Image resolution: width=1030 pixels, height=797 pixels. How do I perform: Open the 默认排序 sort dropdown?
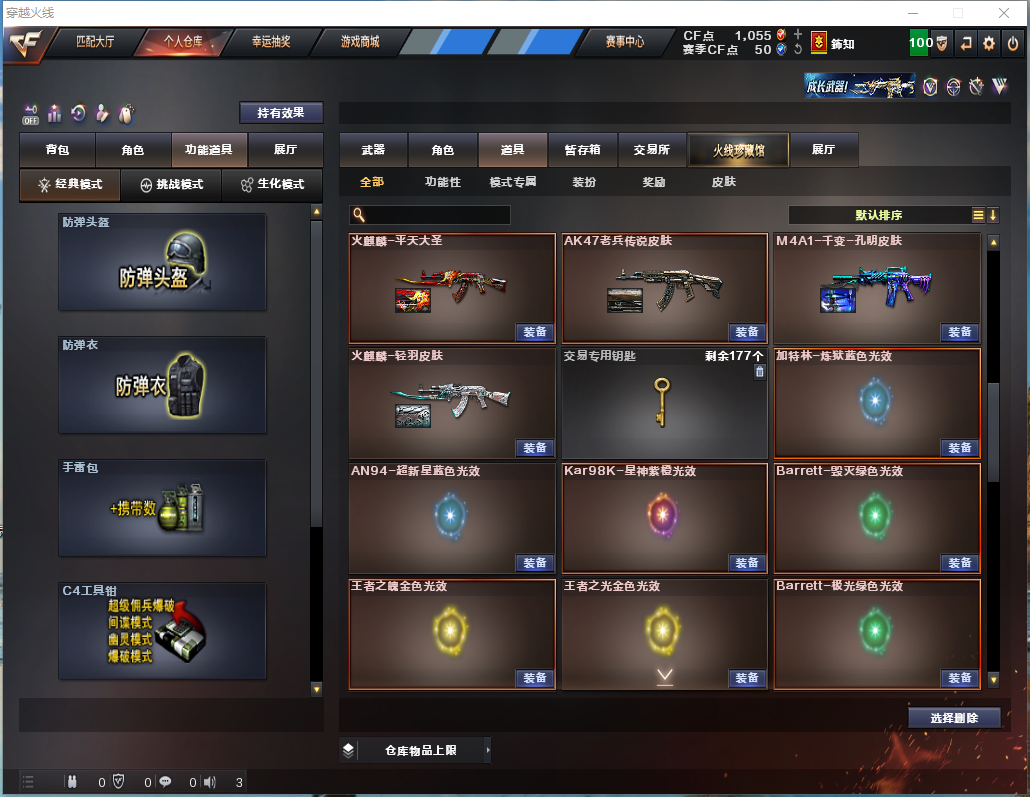tap(878, 215)
